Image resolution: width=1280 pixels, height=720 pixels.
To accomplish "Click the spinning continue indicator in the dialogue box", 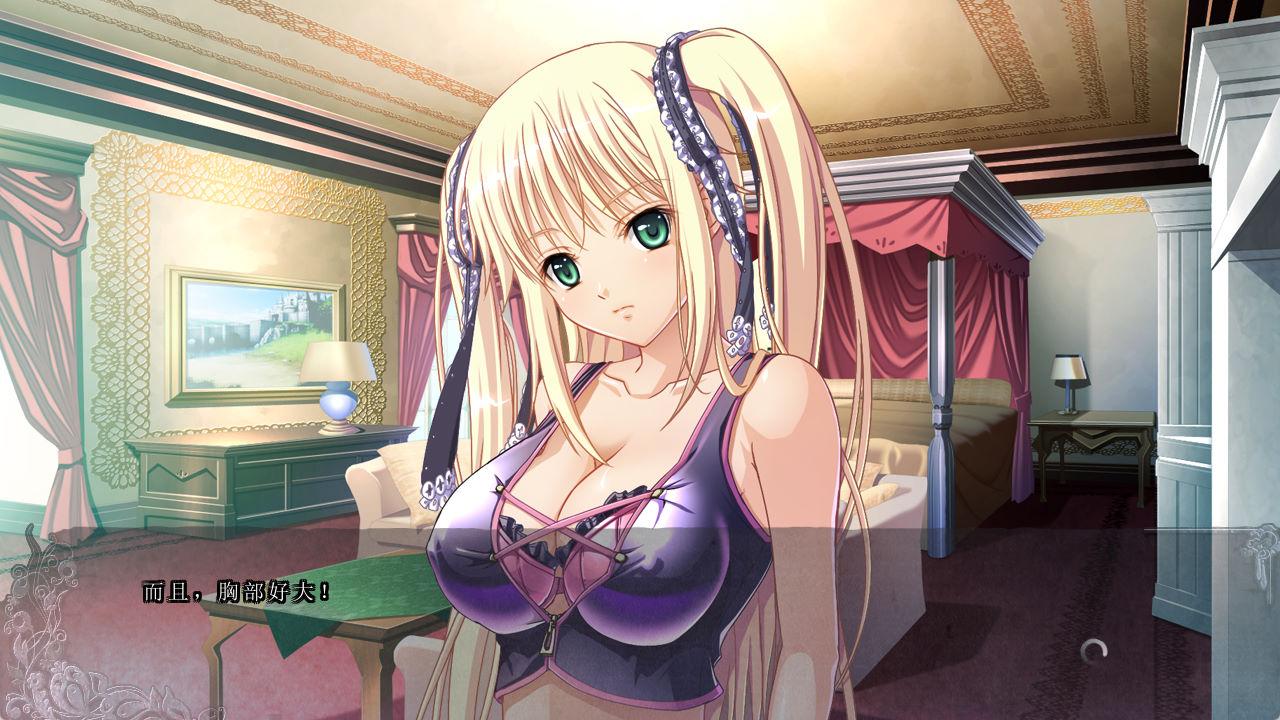I will click(x=1095, y=651).
